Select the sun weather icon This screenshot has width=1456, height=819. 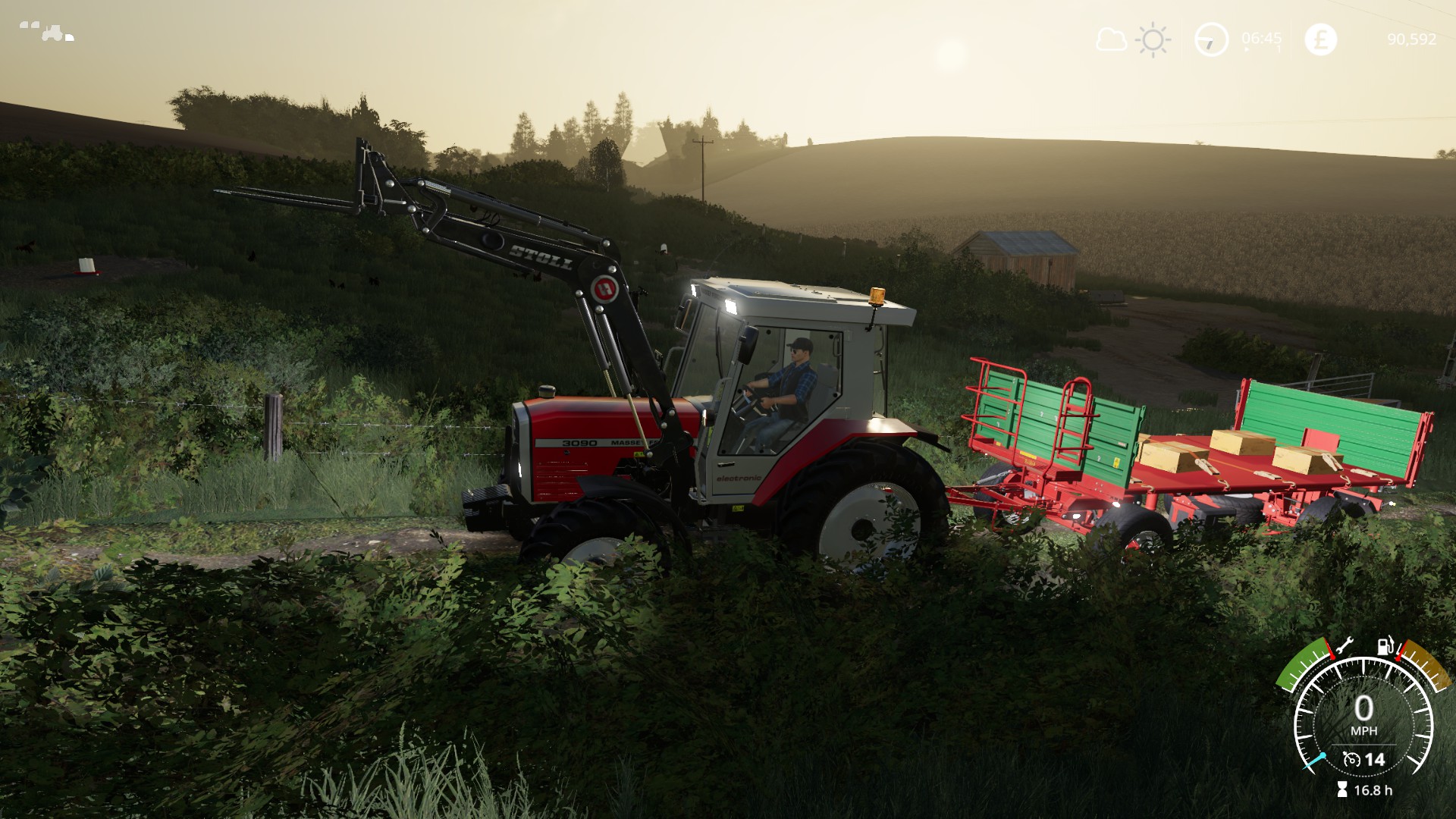[x=1153, y=39]
